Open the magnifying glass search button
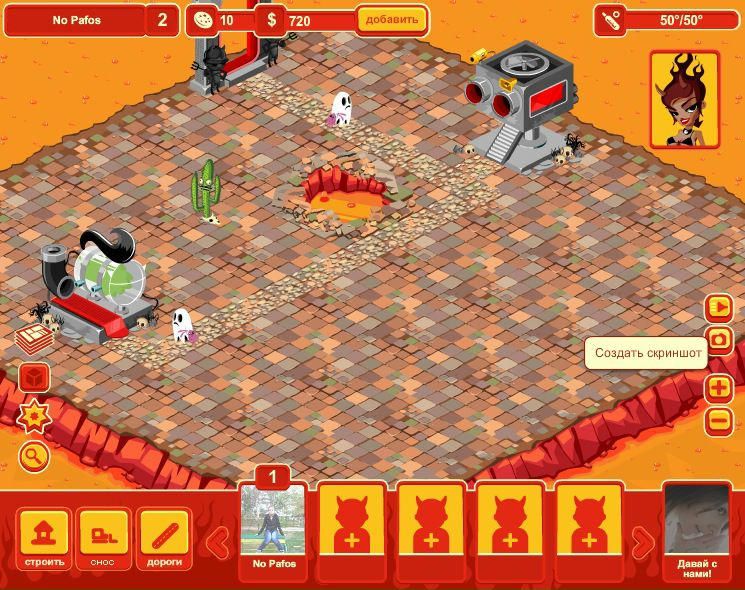The image size is (745, 590). coord(34,457)
